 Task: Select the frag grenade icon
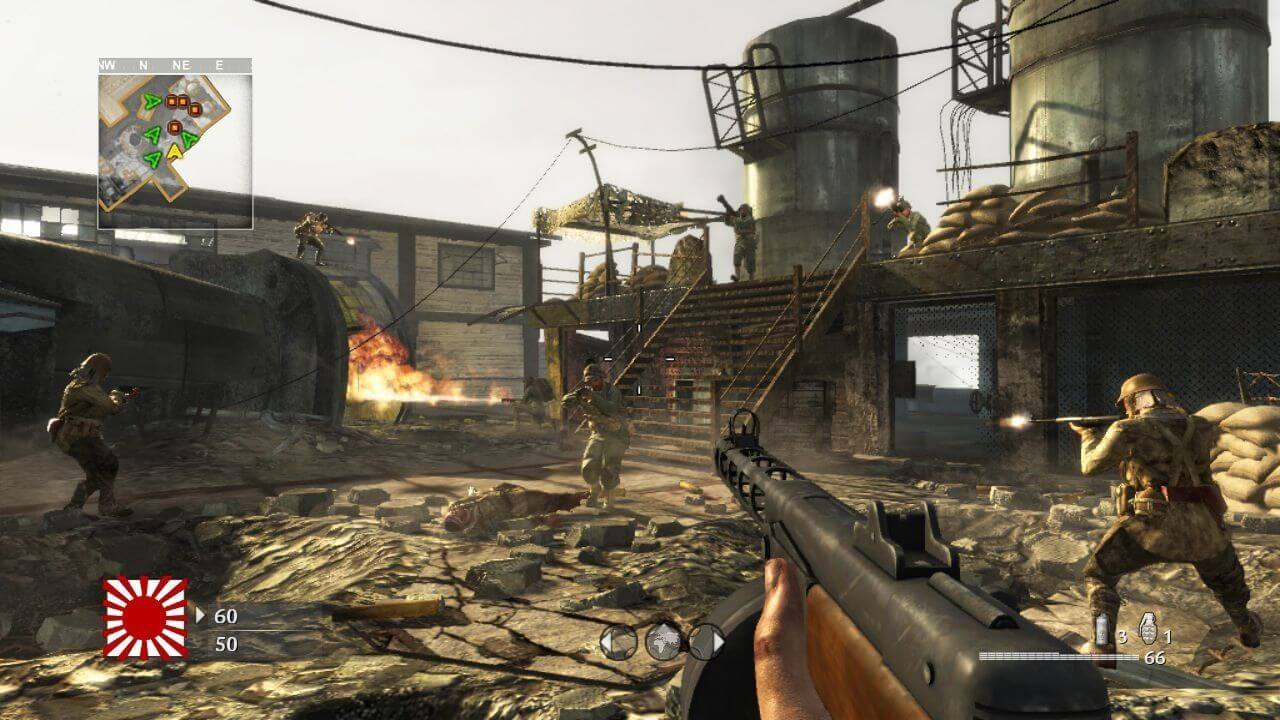click(x=1149, y=628)
